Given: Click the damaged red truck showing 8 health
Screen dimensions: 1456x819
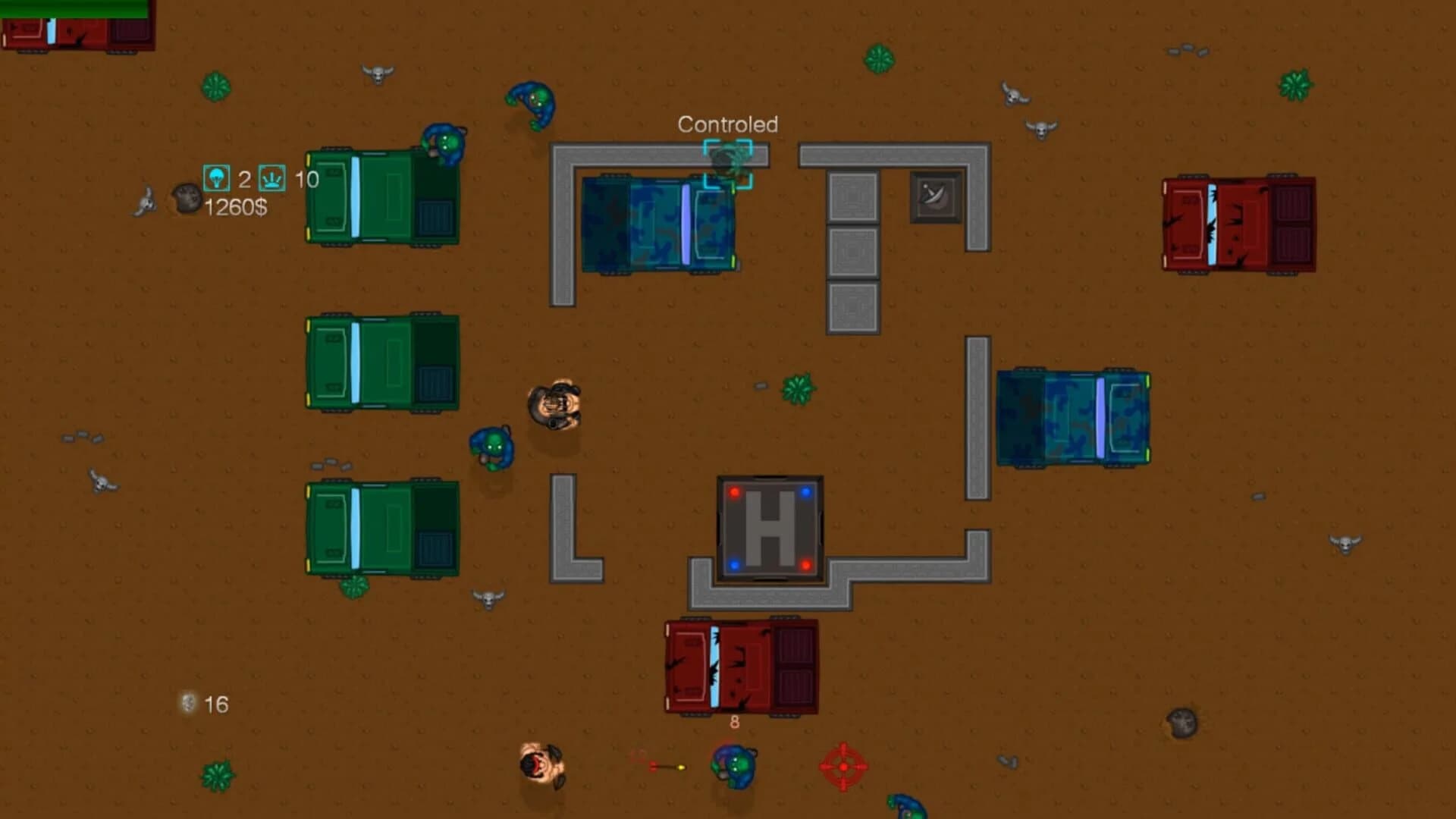Looking at the screenshot, I should 739,667.
